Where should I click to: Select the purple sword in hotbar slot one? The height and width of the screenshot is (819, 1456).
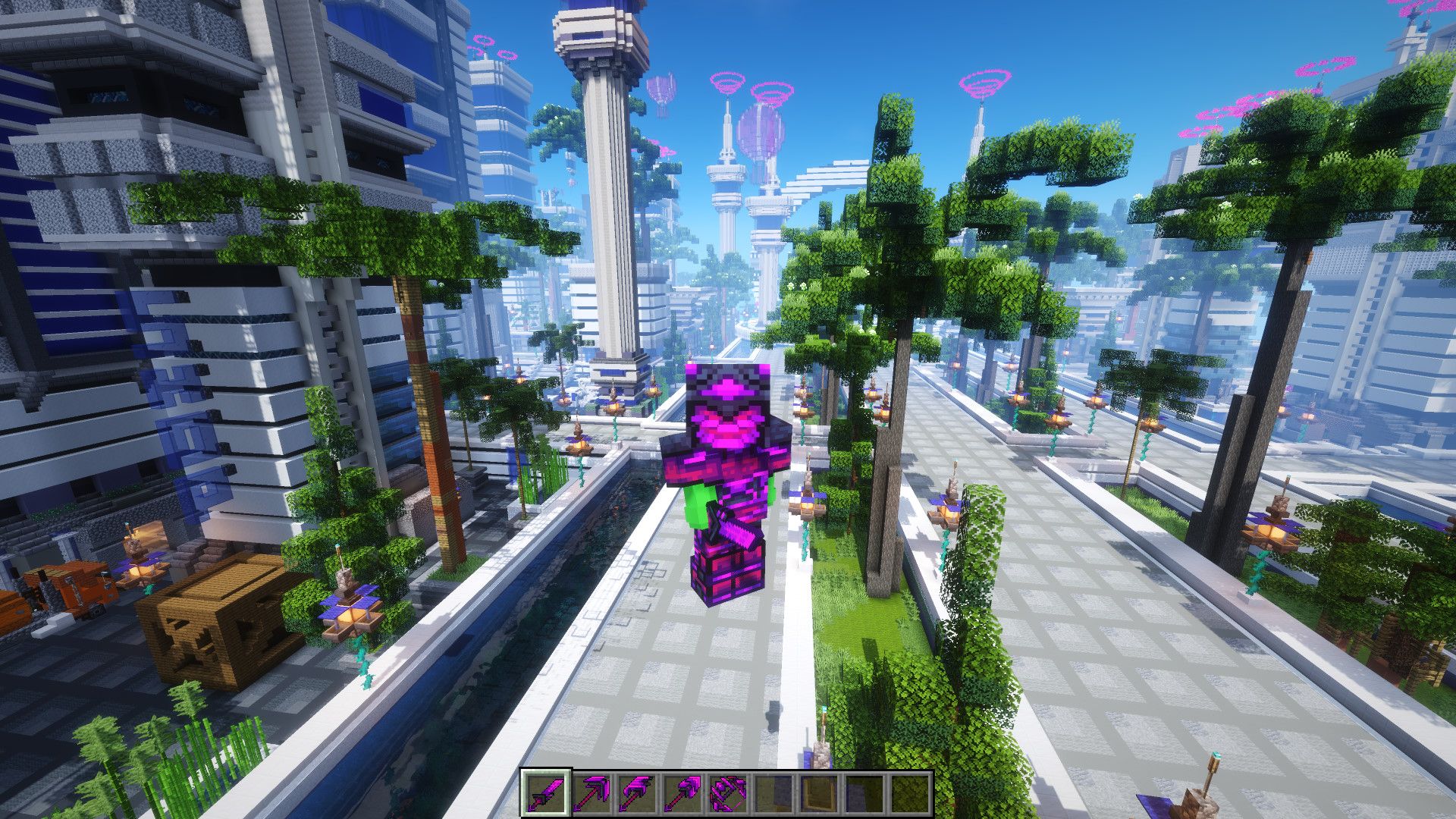(546, 792)
